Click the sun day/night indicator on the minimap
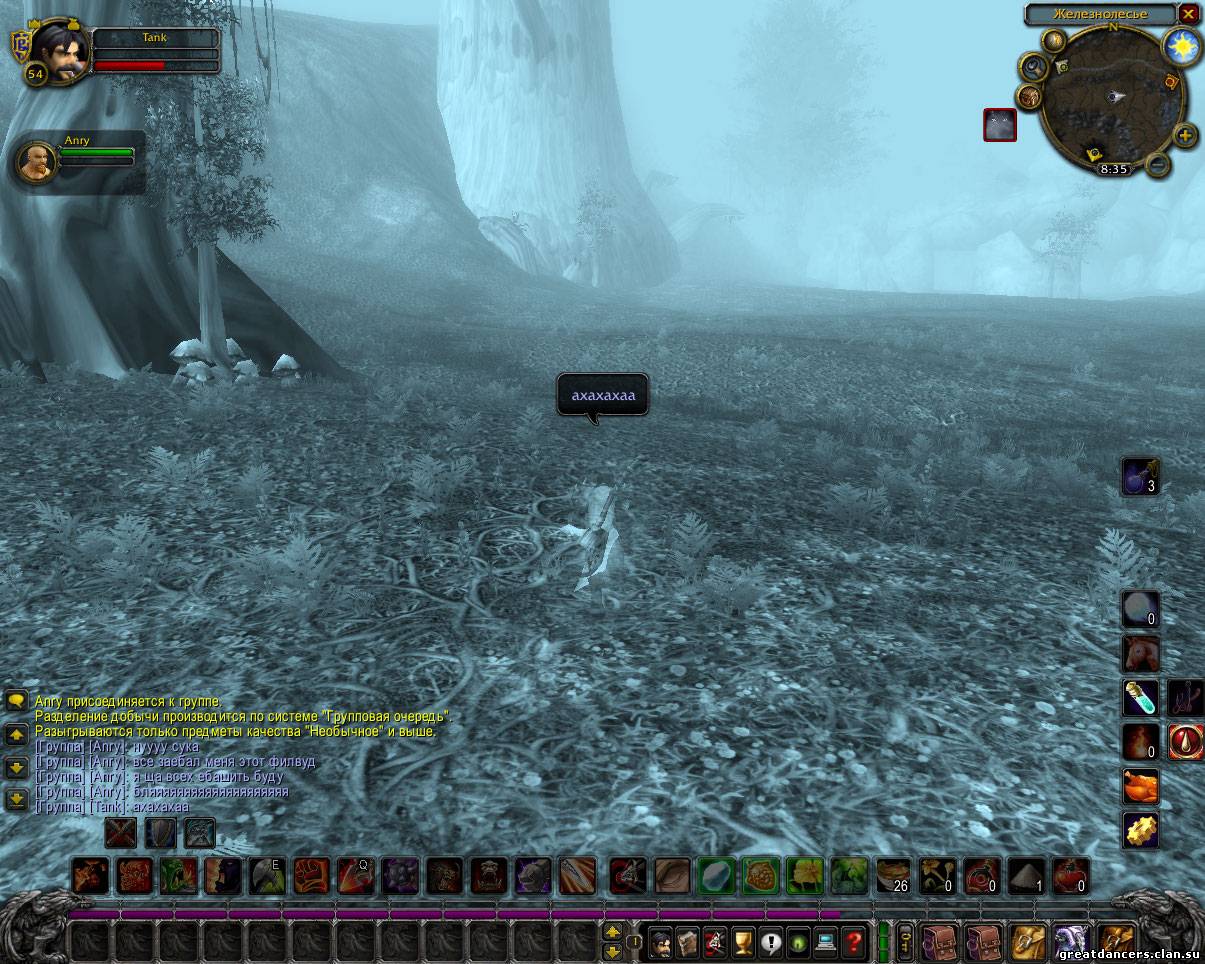Image resolution: width=1205 pixels, height=964 pixels. tap(1181, 46)
